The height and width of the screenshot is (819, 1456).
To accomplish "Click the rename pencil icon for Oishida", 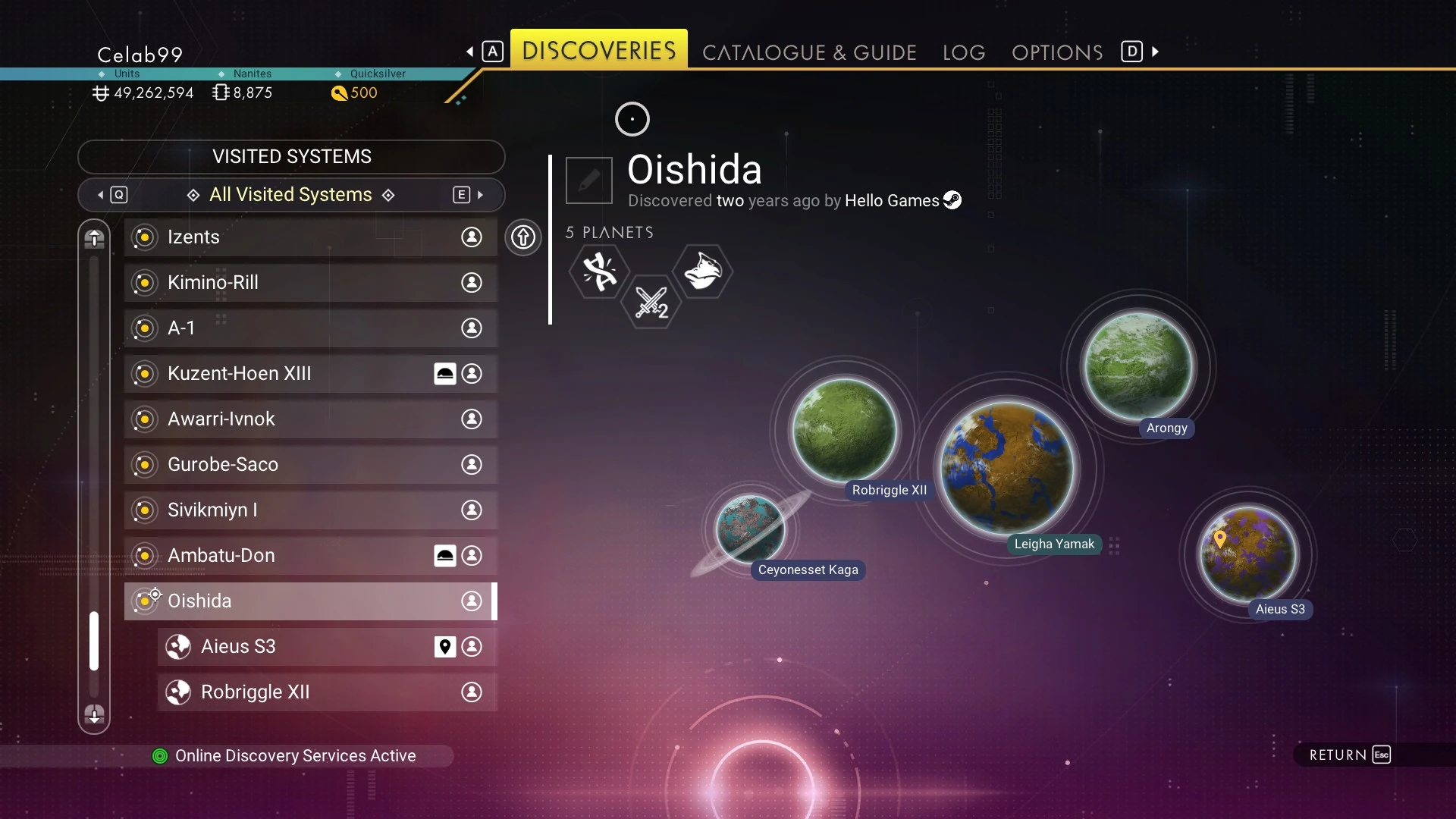I will point(589,180).
